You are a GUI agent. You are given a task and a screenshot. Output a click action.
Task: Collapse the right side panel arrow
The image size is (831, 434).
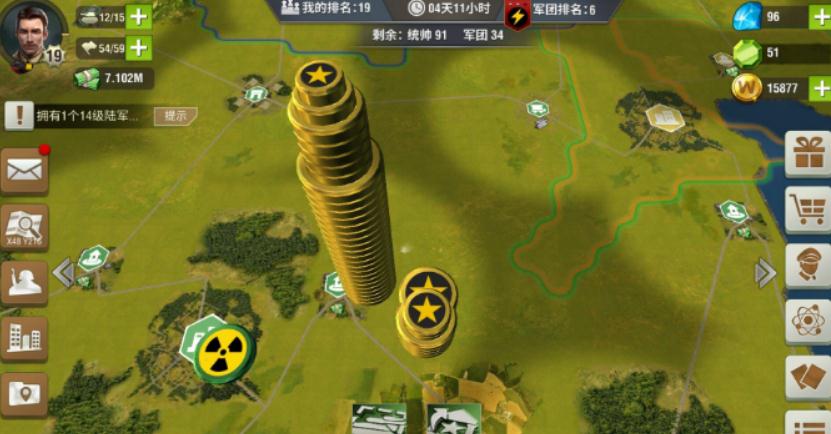pos(766,272)
